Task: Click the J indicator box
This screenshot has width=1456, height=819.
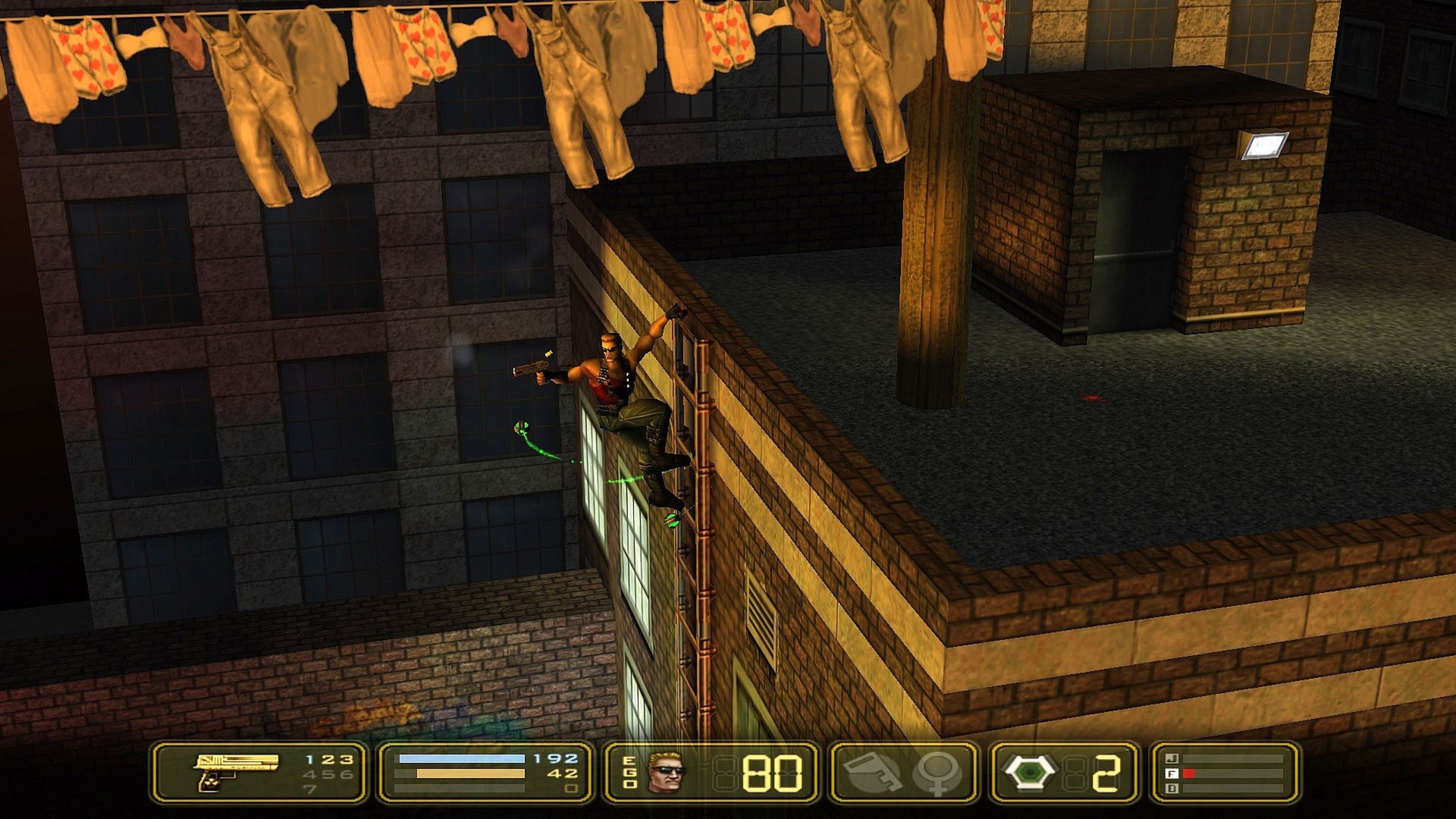Action: pos(1172,758)
